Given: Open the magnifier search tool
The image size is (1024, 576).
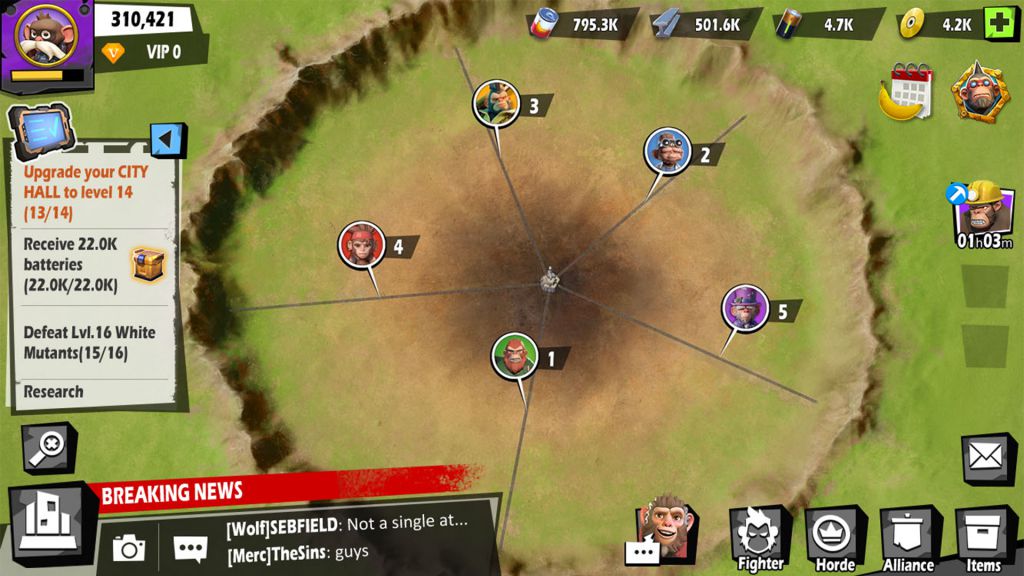Looking at the screenshot, I should click(x=47, y=446).
